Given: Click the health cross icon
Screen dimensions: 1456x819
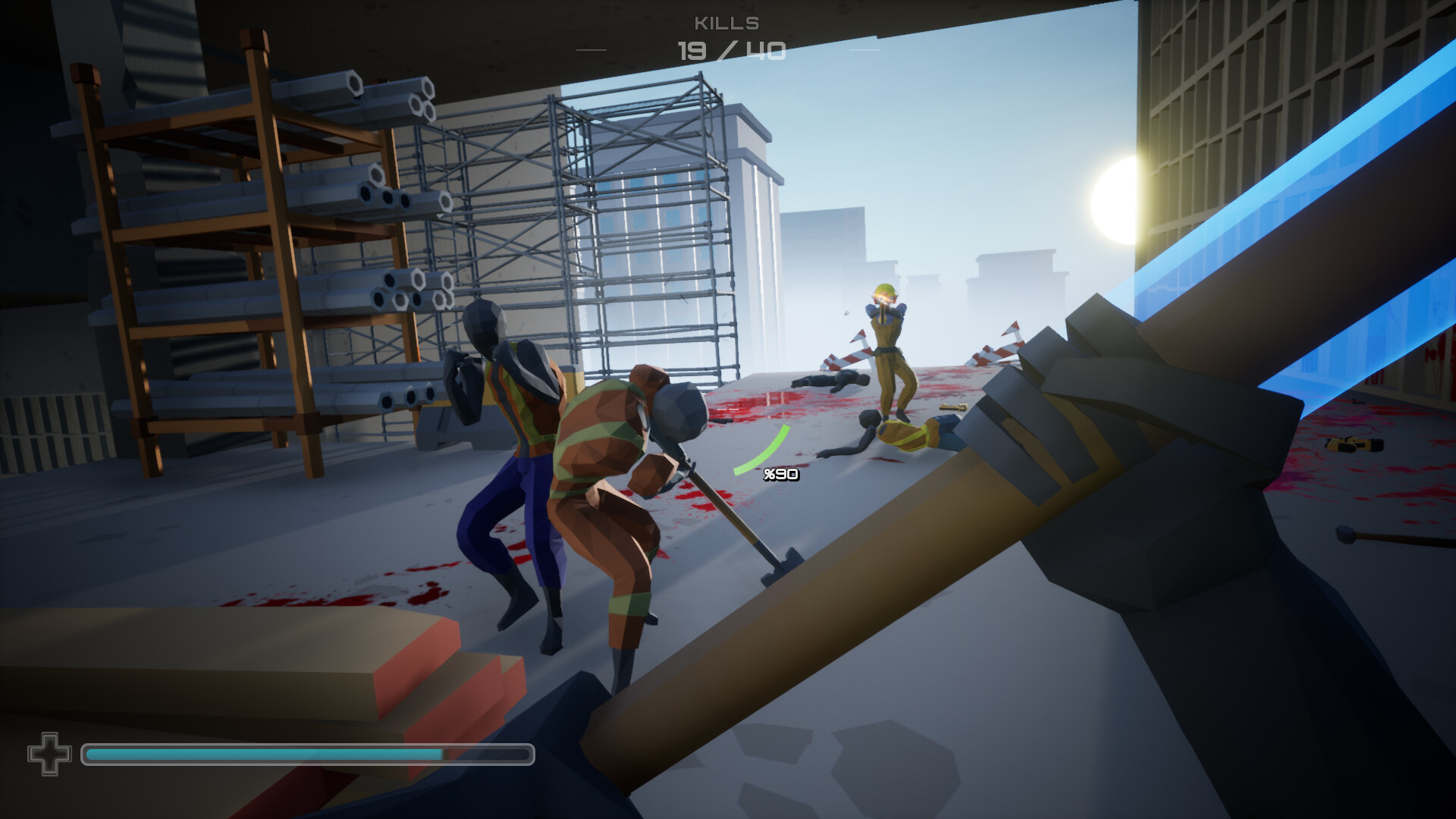Looking at the screenshot, I should [x=48, y=753].
